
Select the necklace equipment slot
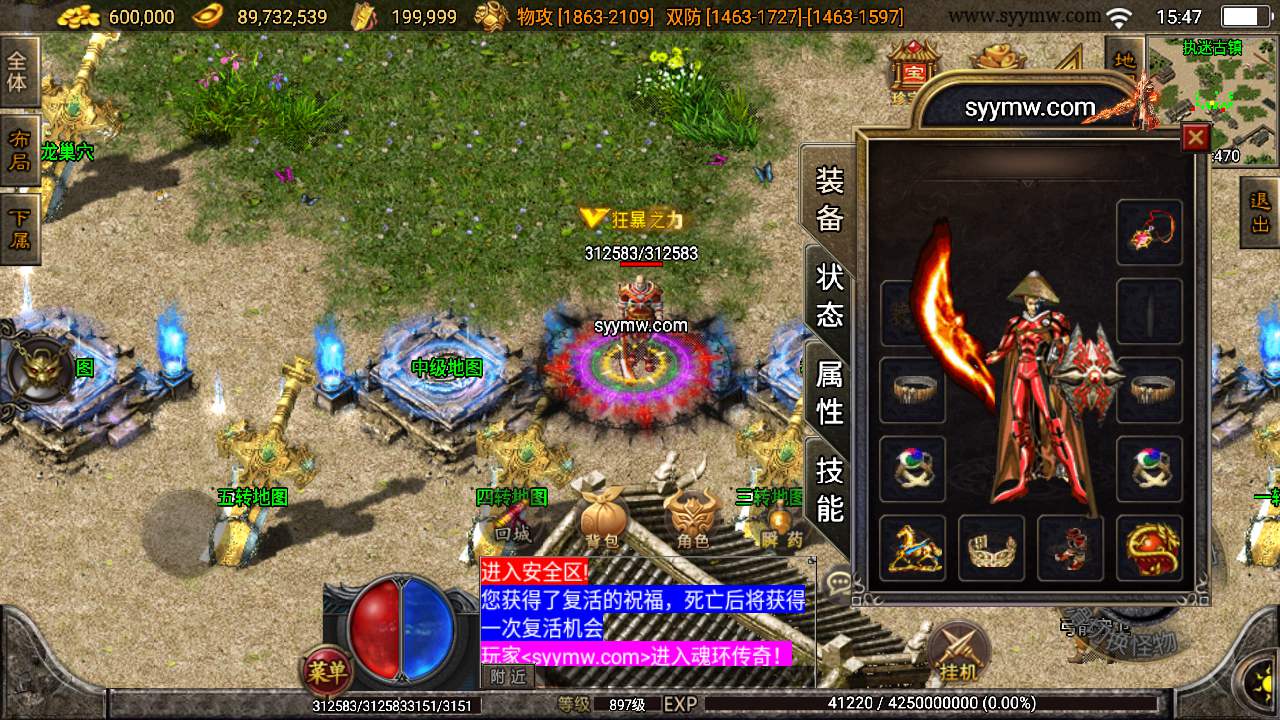[1150, 232]
